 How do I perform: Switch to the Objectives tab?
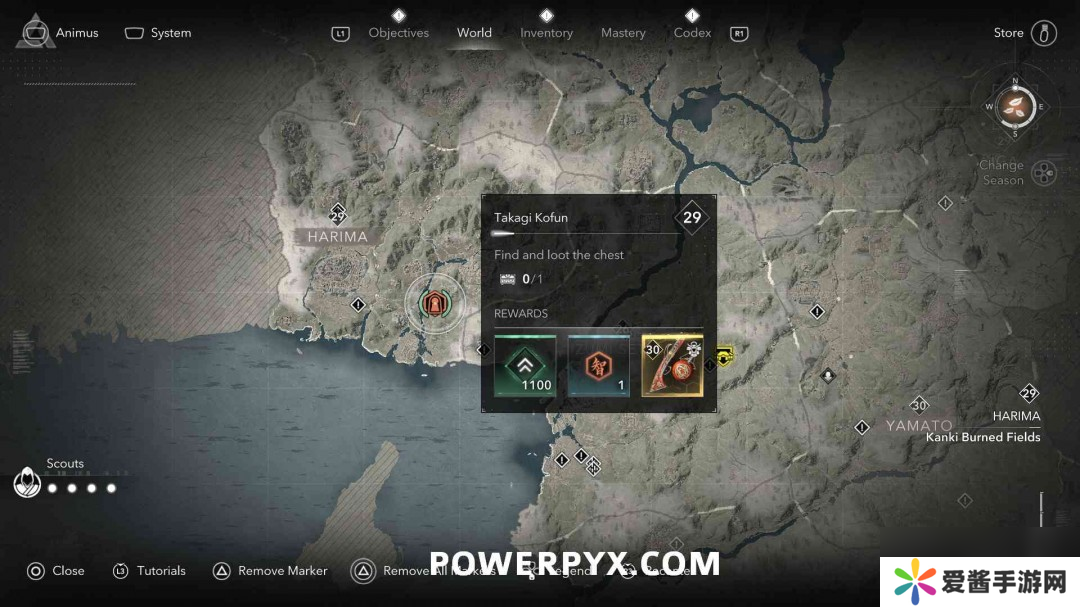(x=398, y=33)
